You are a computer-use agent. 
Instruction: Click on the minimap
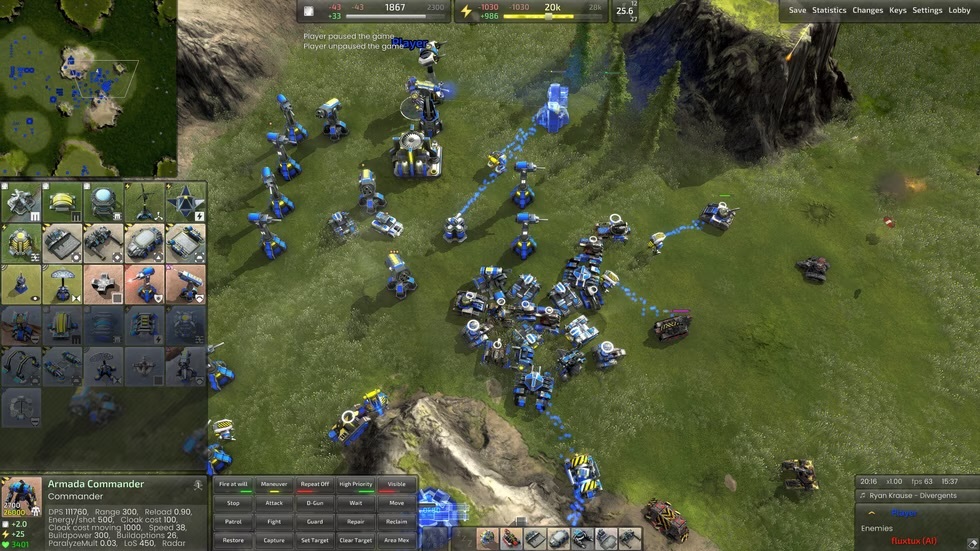[88, 88]
